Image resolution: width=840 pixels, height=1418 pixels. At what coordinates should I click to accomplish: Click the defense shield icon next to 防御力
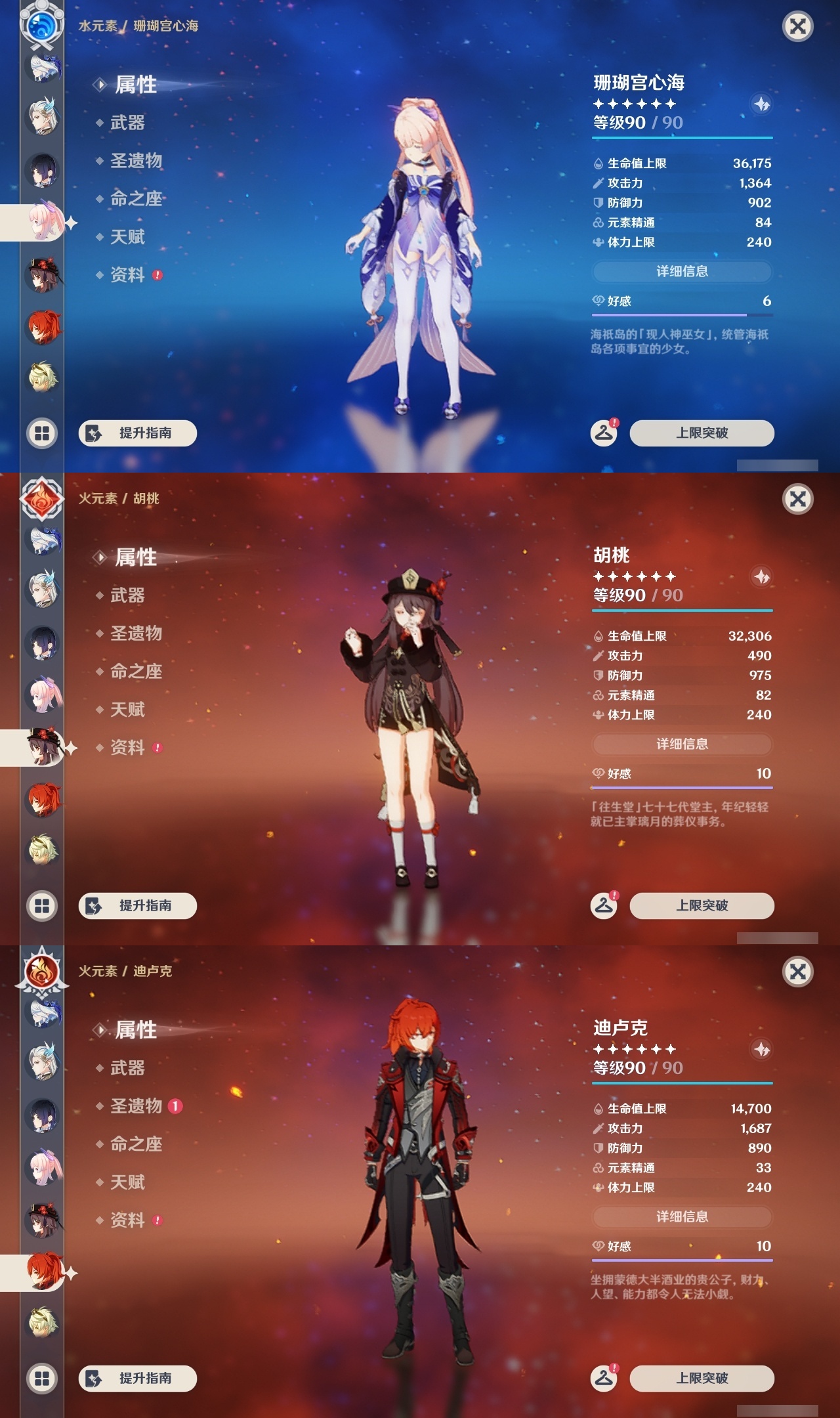[598, 204]
